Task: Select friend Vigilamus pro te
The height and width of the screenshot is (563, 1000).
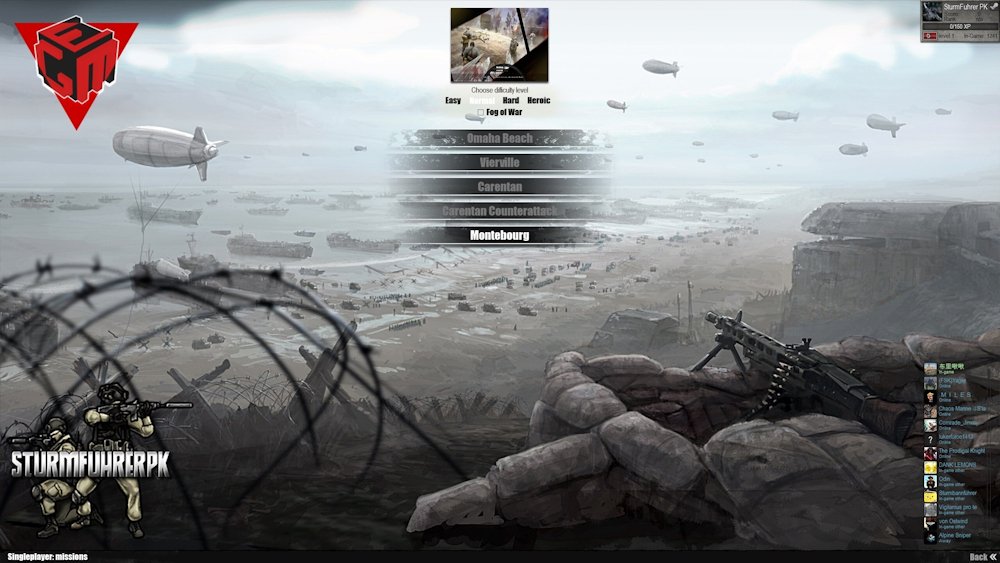Action: 953,509
